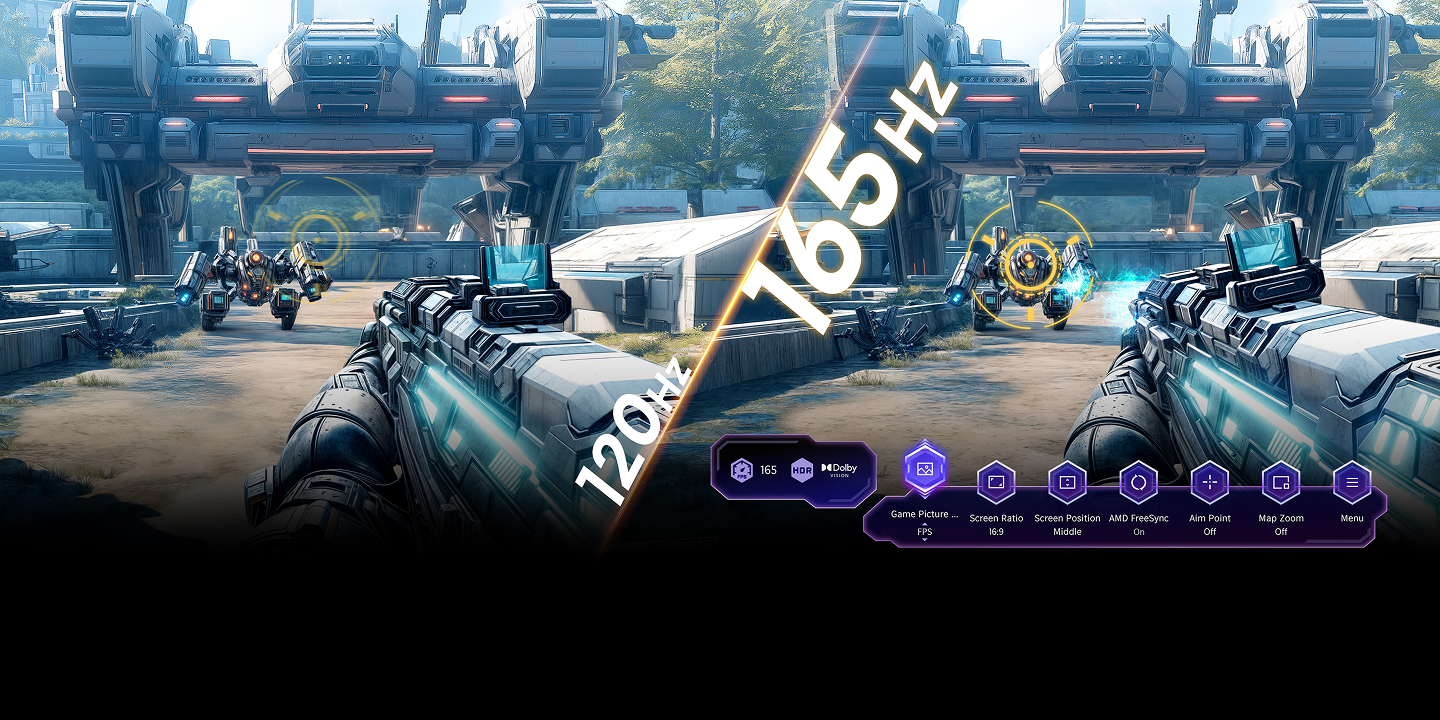The width and height of the screenshot is (1440, 720).
Task: Choose the Screen Position option
Action: pos(1067,483)
